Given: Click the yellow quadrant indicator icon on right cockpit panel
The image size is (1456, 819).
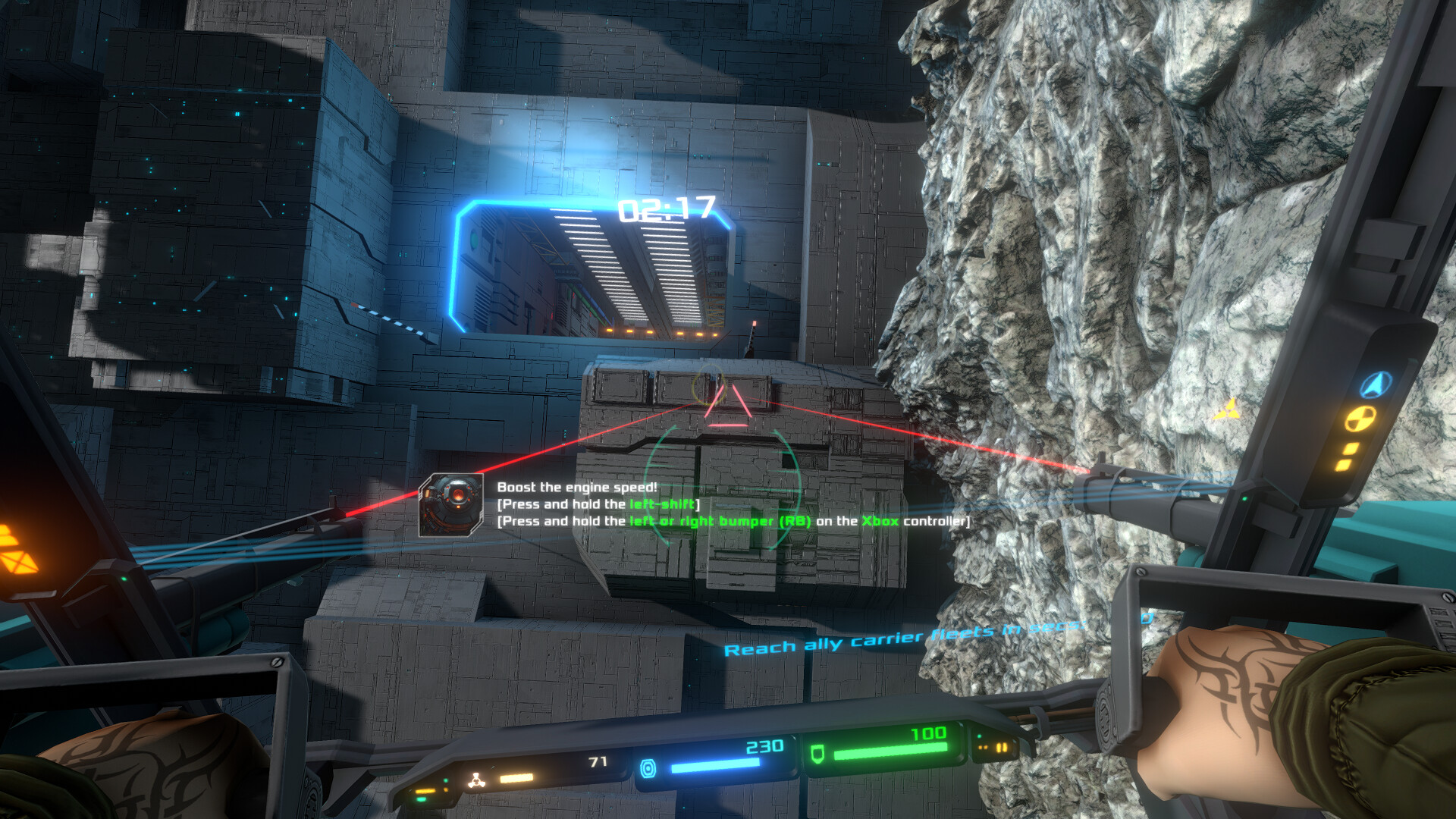Looking at the screenshot, I should tap(1361, 419).
